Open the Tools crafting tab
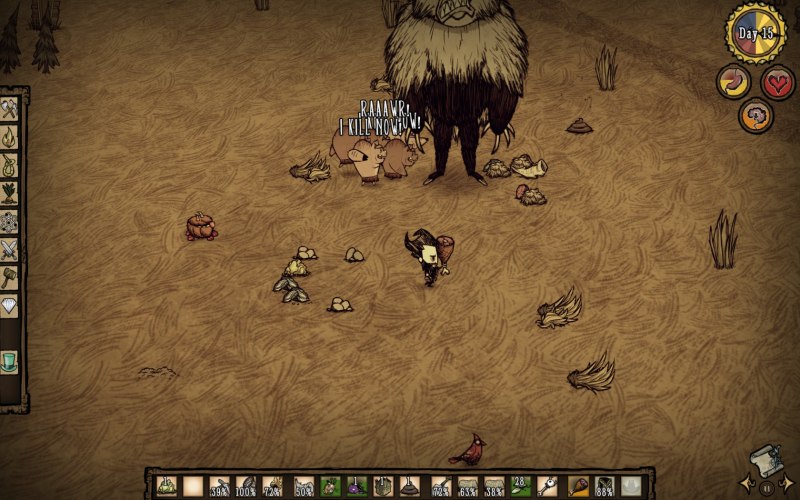 10,110
